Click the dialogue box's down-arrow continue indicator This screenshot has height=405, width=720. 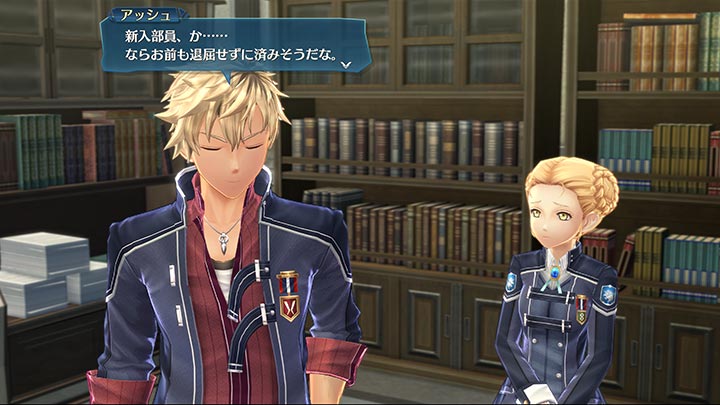coord(345,64)
